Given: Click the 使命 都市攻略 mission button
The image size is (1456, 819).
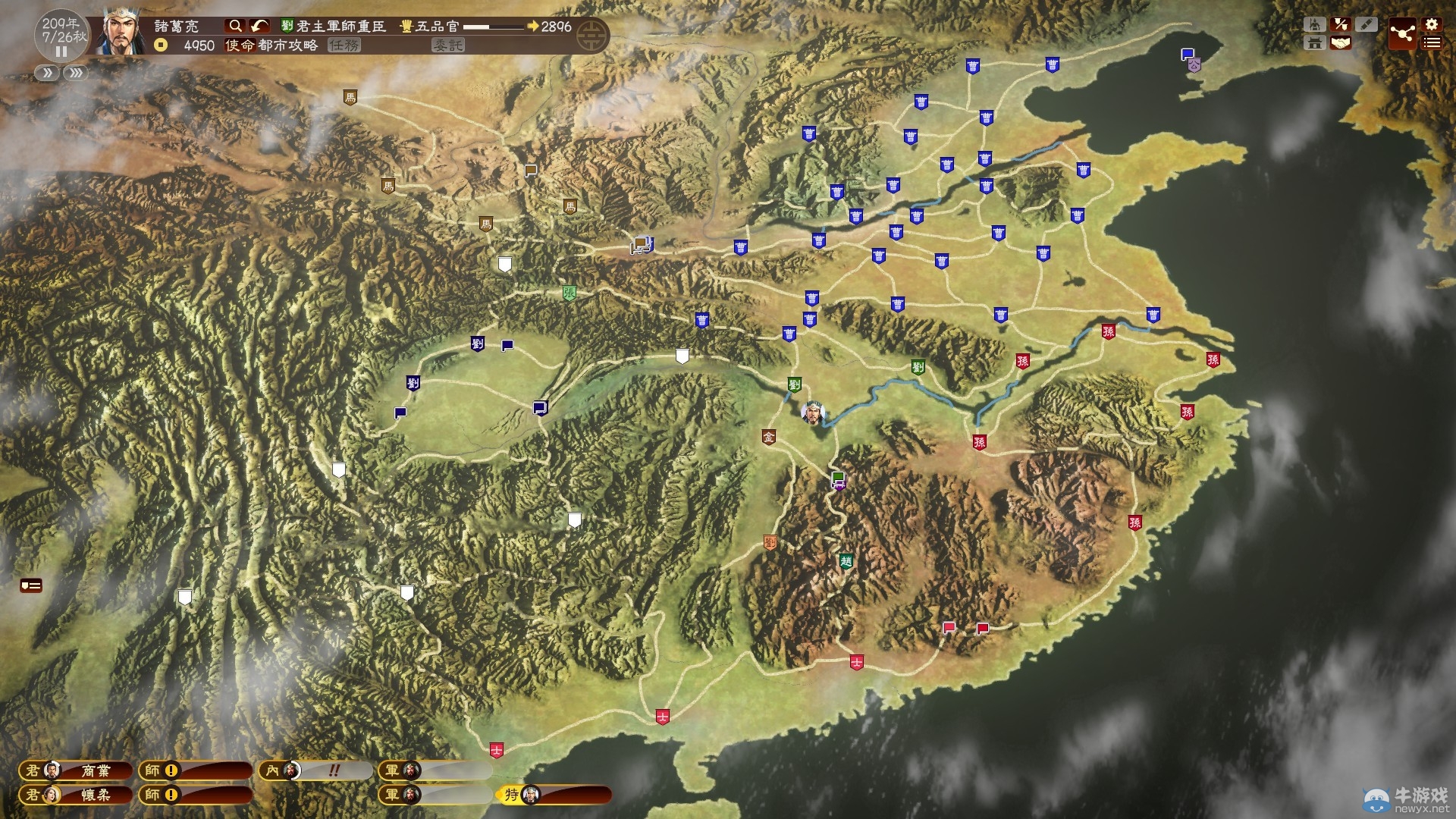Looking at the screenshot, I should [271, 45].
